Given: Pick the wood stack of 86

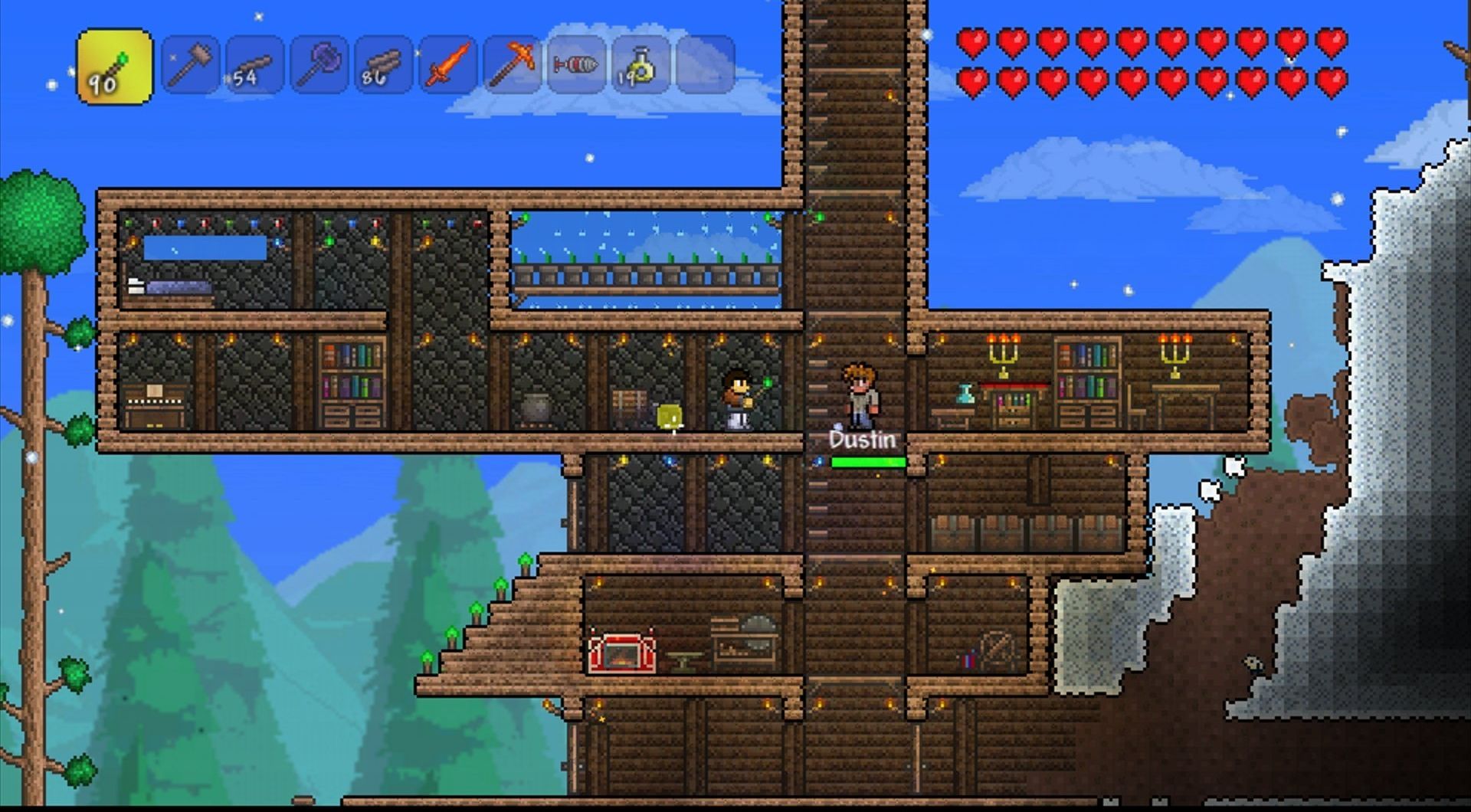Looking at the screenshot, I should point(383,65).
